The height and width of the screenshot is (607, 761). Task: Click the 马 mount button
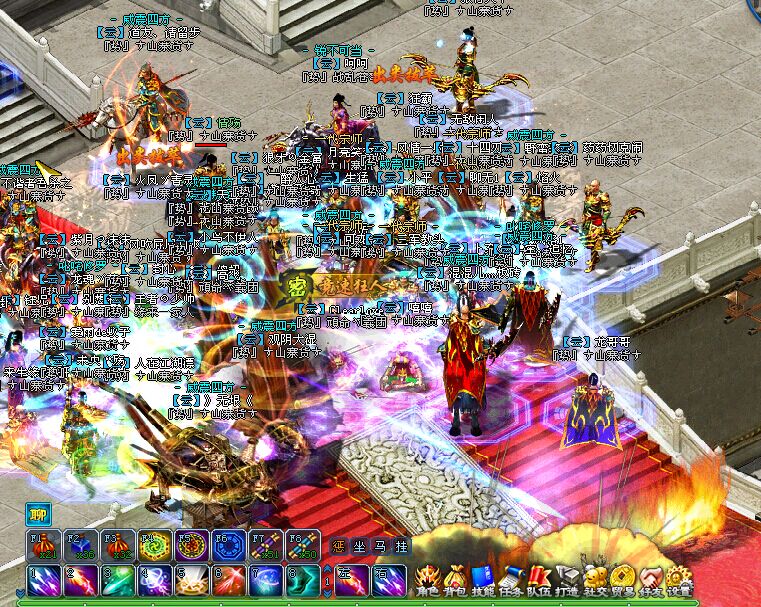tap(380, 546)
